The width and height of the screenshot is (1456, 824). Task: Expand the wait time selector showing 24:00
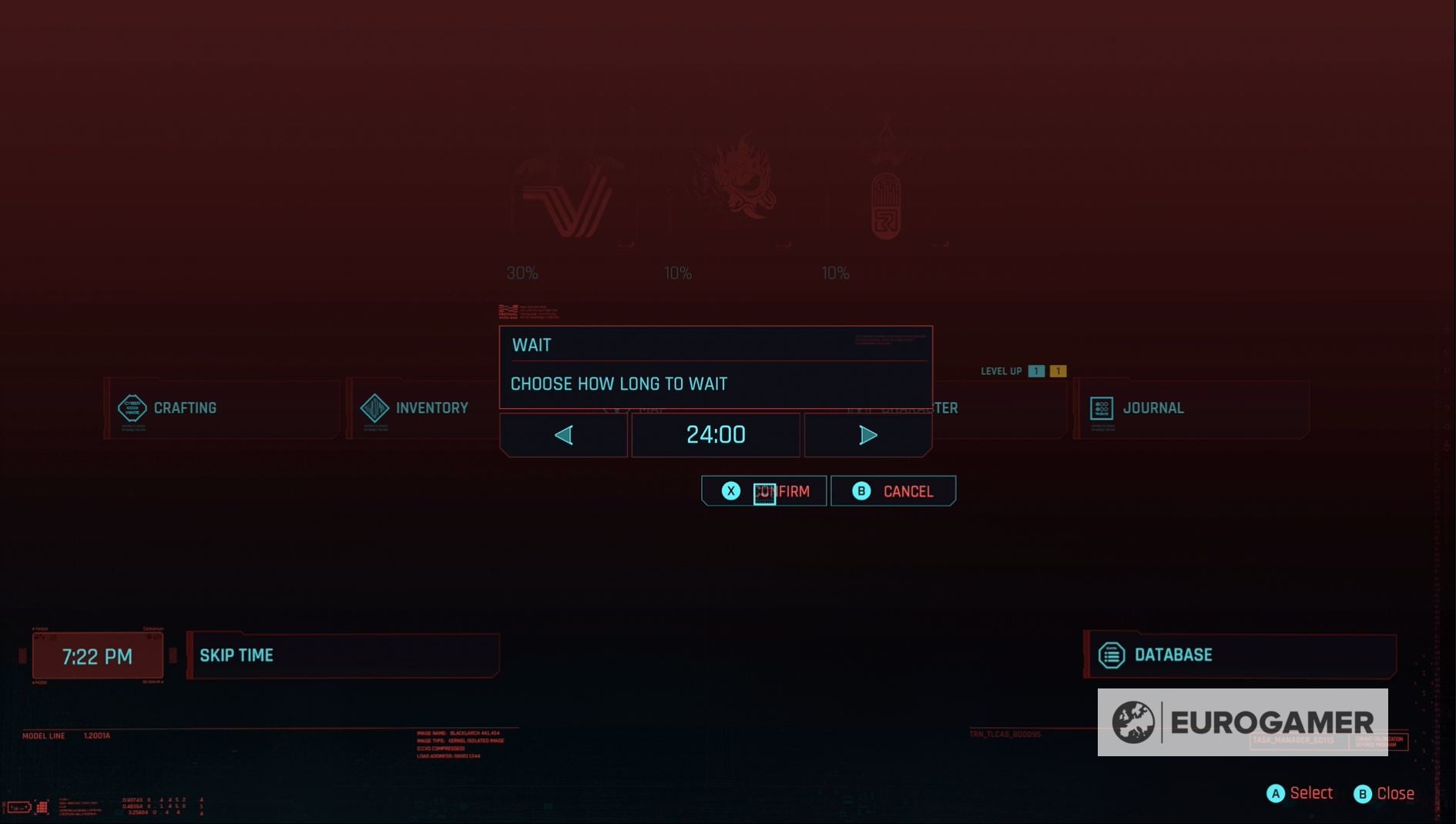[x=716, y=434]
